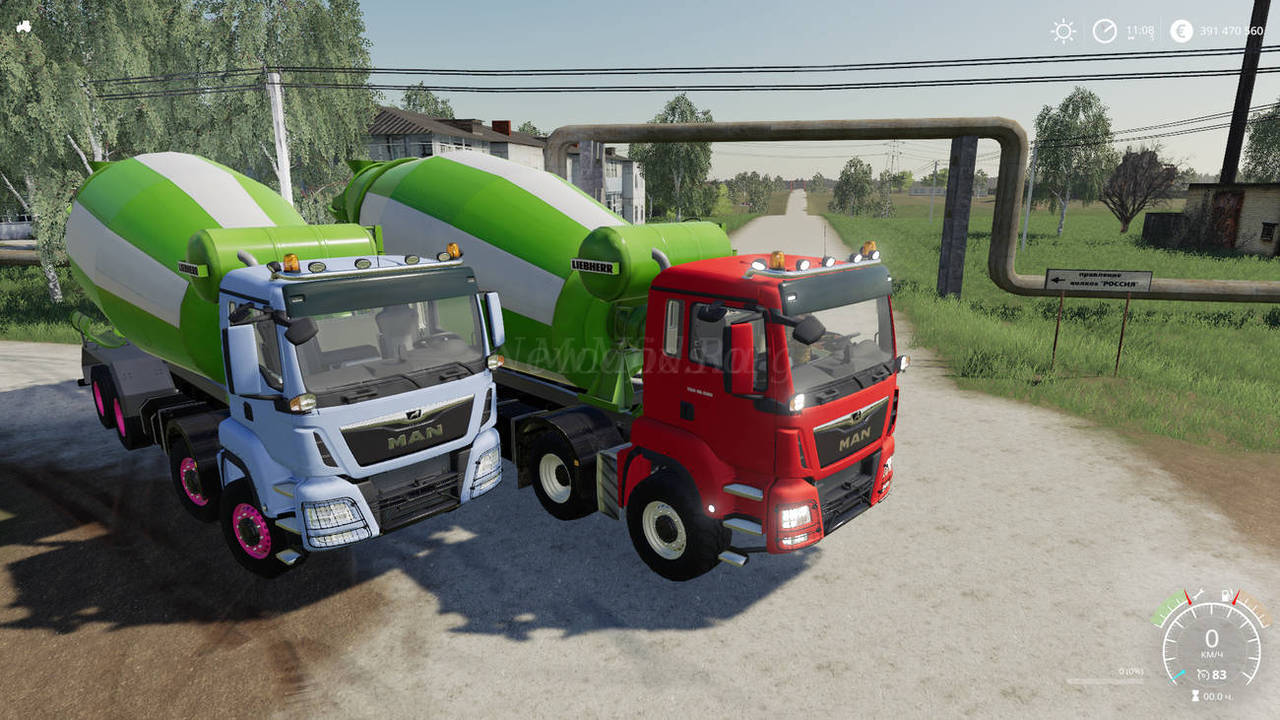
Task: Select the sun weather icon
Action: pyautogui.click(x=1063, y=31)
